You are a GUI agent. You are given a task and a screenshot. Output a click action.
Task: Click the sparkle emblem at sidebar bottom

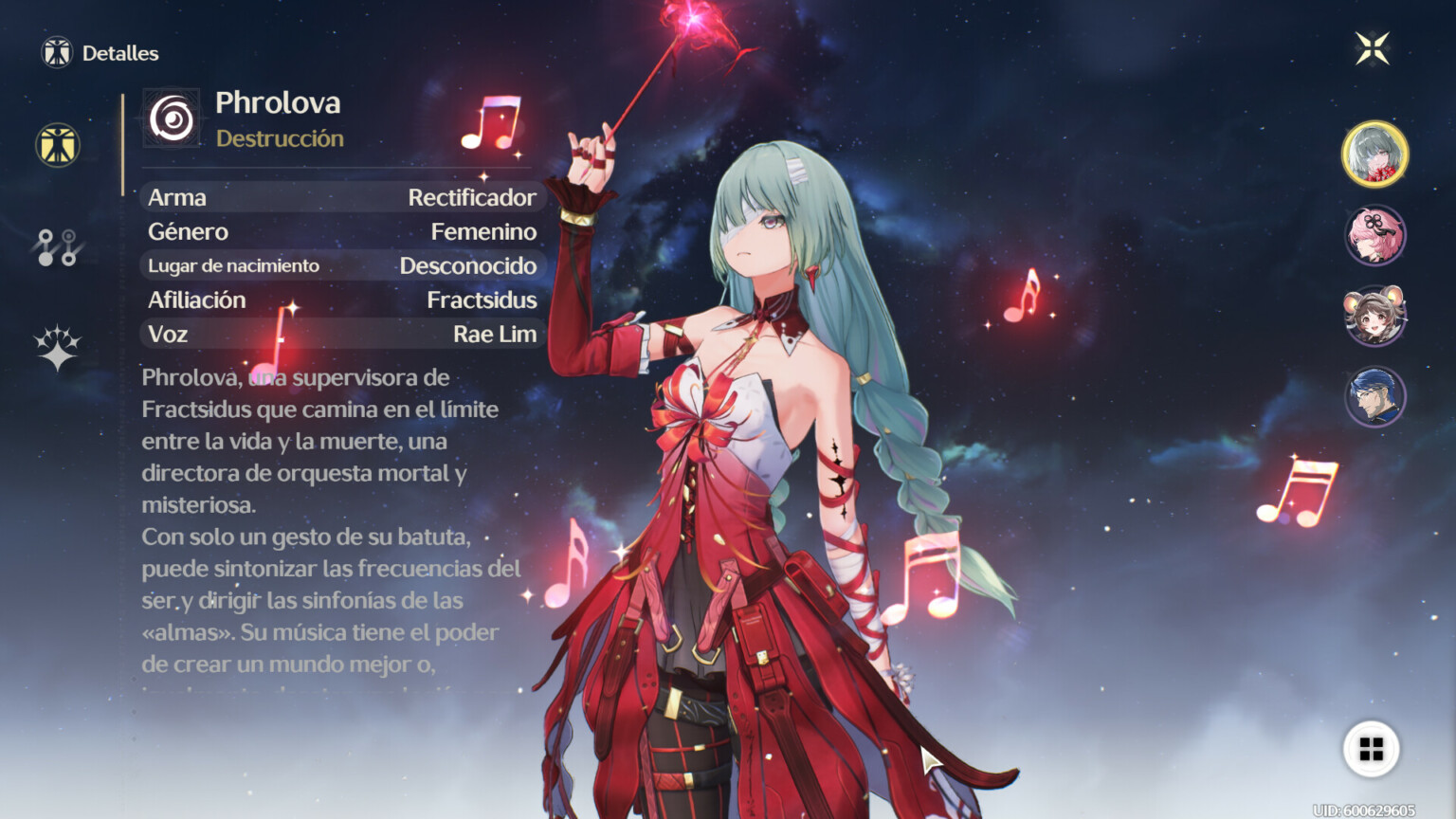(57, 351)
